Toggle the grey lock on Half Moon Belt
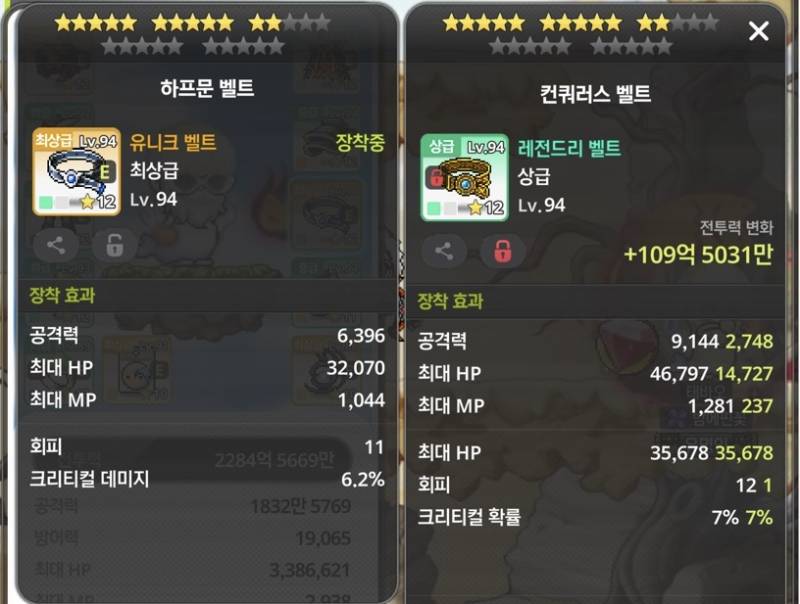The height and width of the screenshot is (604, 800). pyautogui.click(x=114, y=244)
